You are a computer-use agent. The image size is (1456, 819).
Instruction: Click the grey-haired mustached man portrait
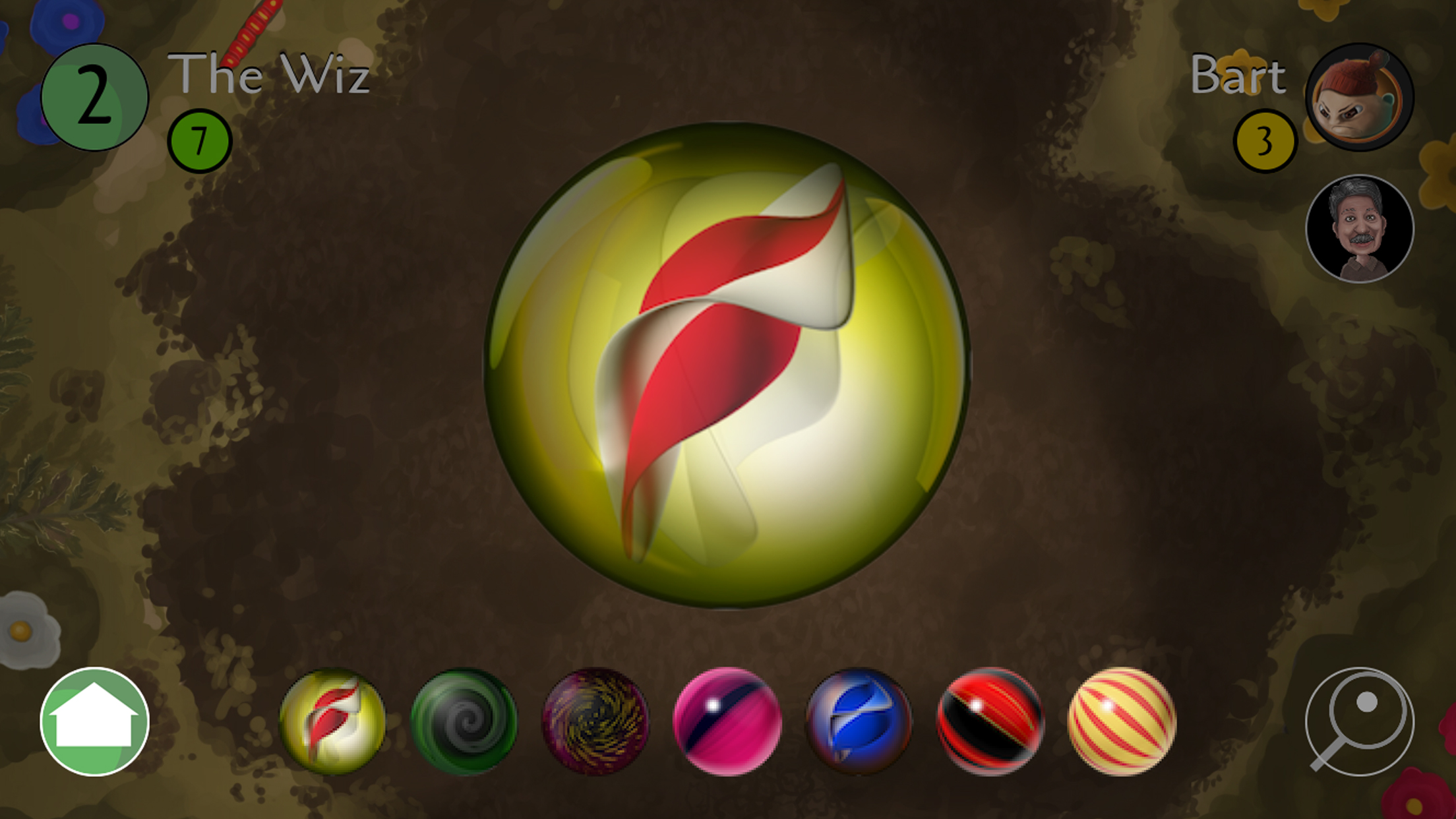click(x=1359, y=228)
